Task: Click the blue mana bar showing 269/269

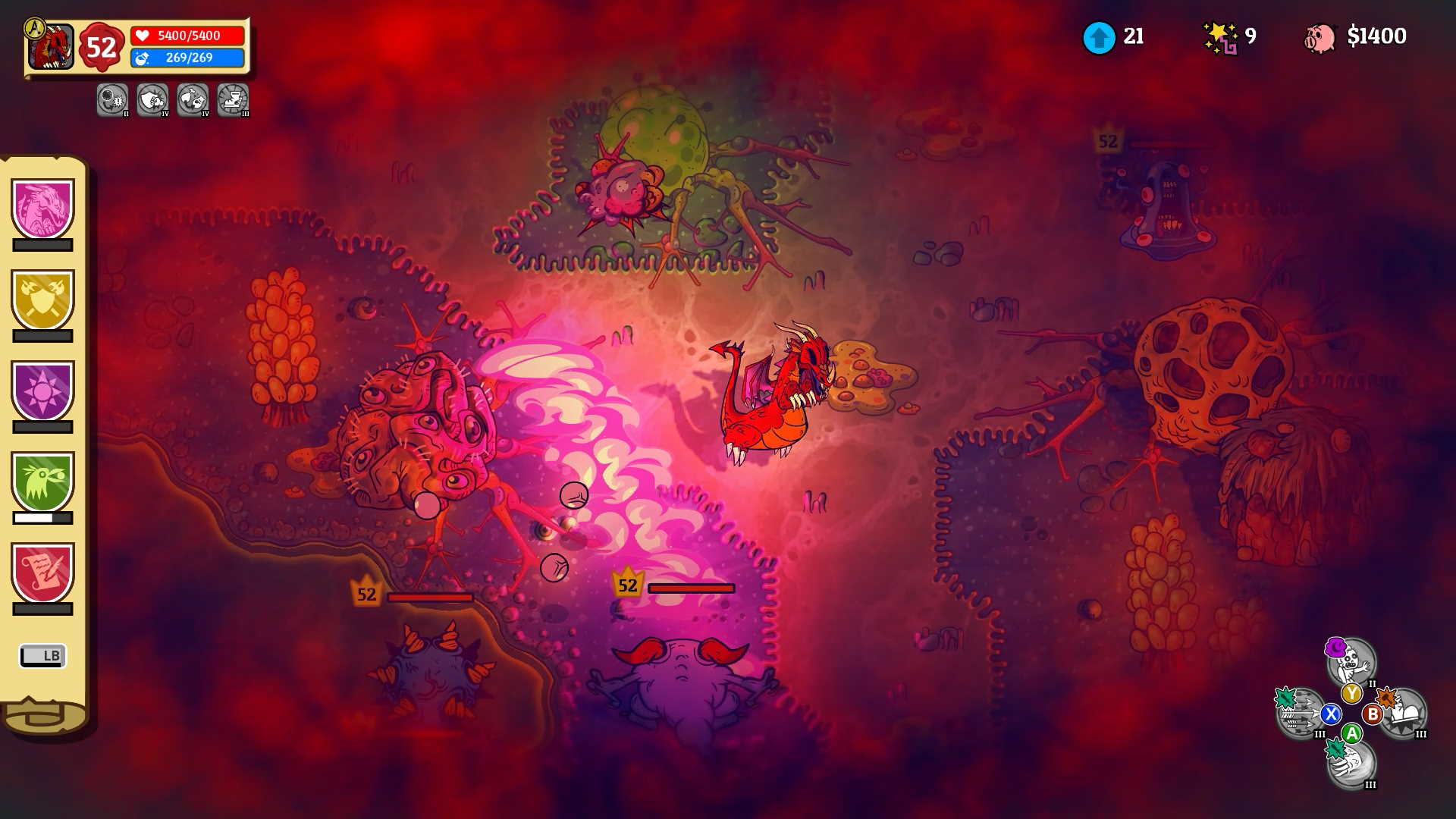Action: click(188, 58)
